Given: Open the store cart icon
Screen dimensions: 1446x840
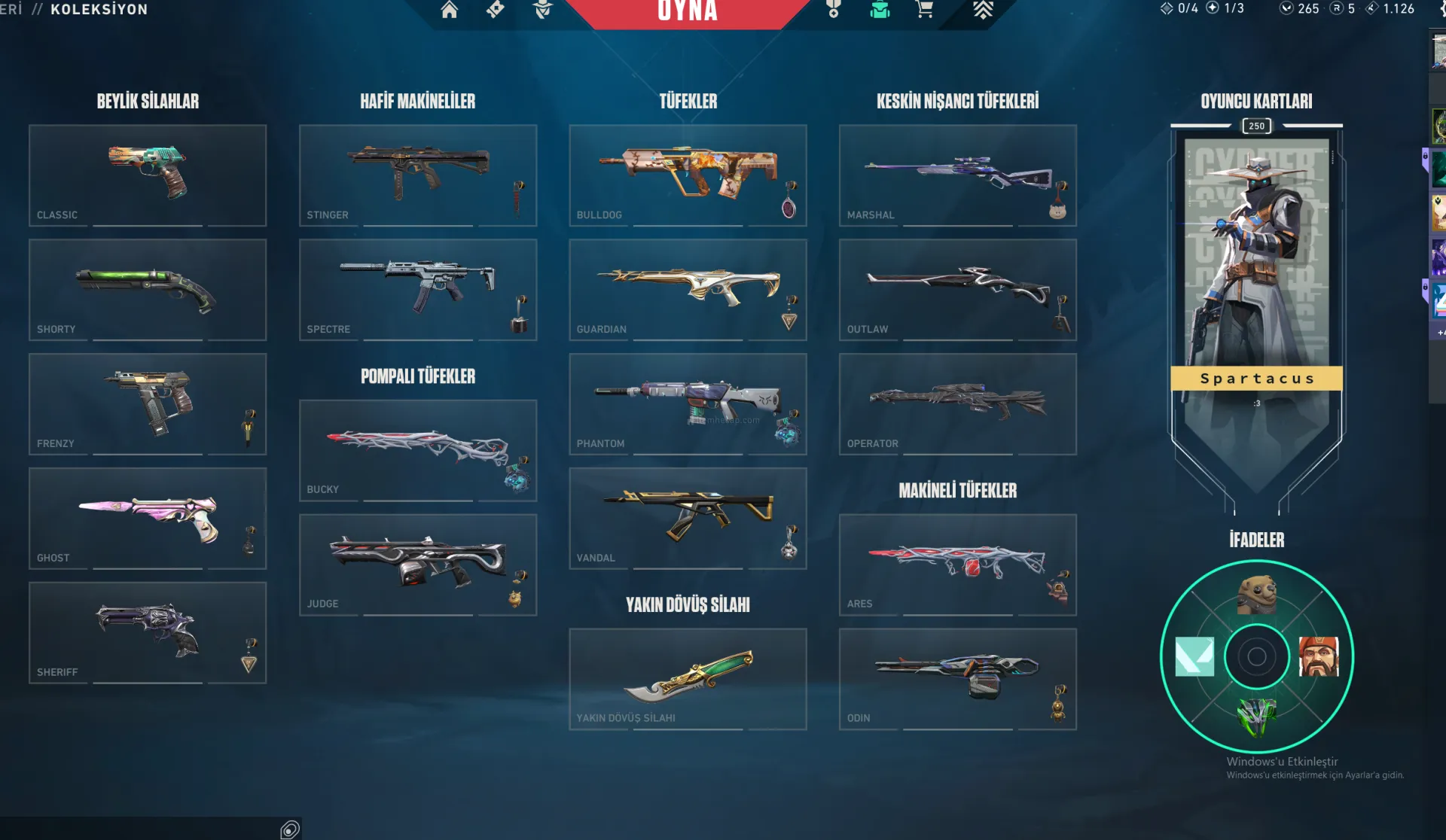Looking at the screenshot, I should [x=925, y=10].
